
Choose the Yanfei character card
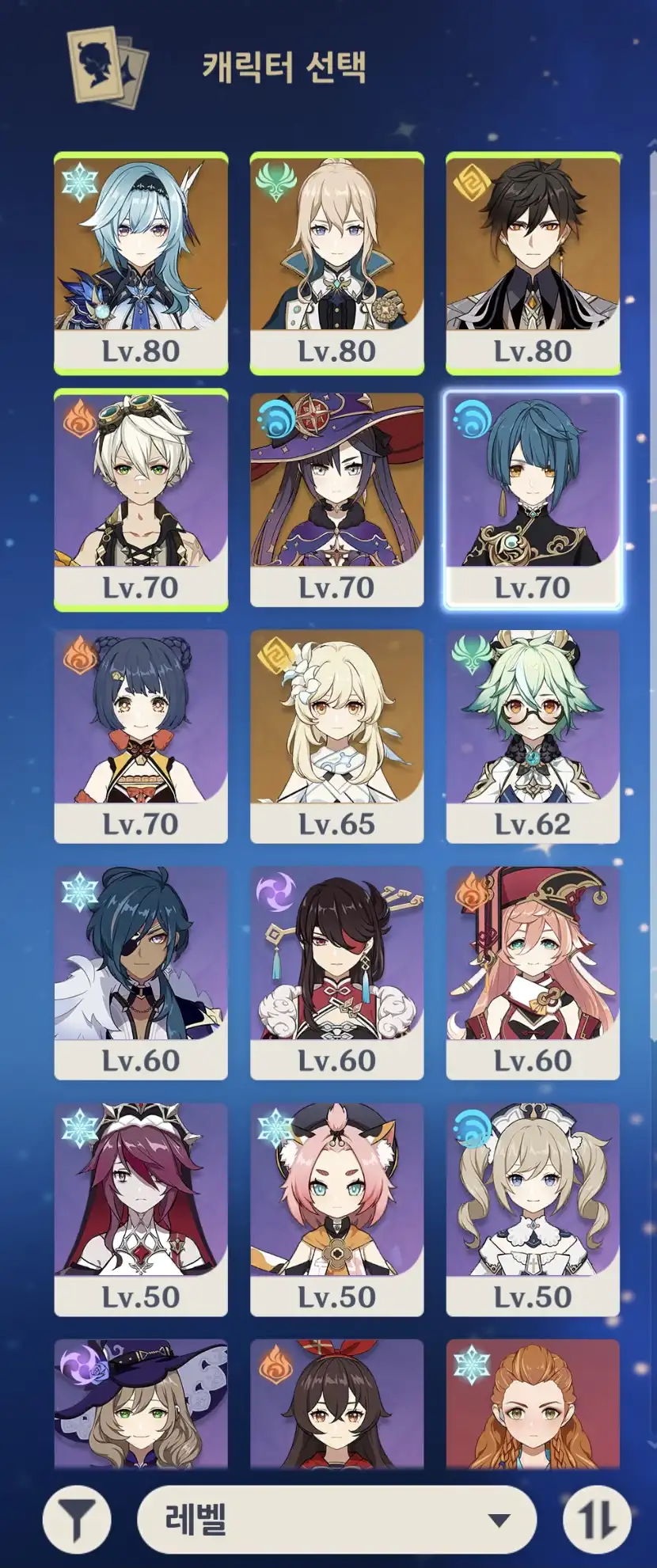533,973
